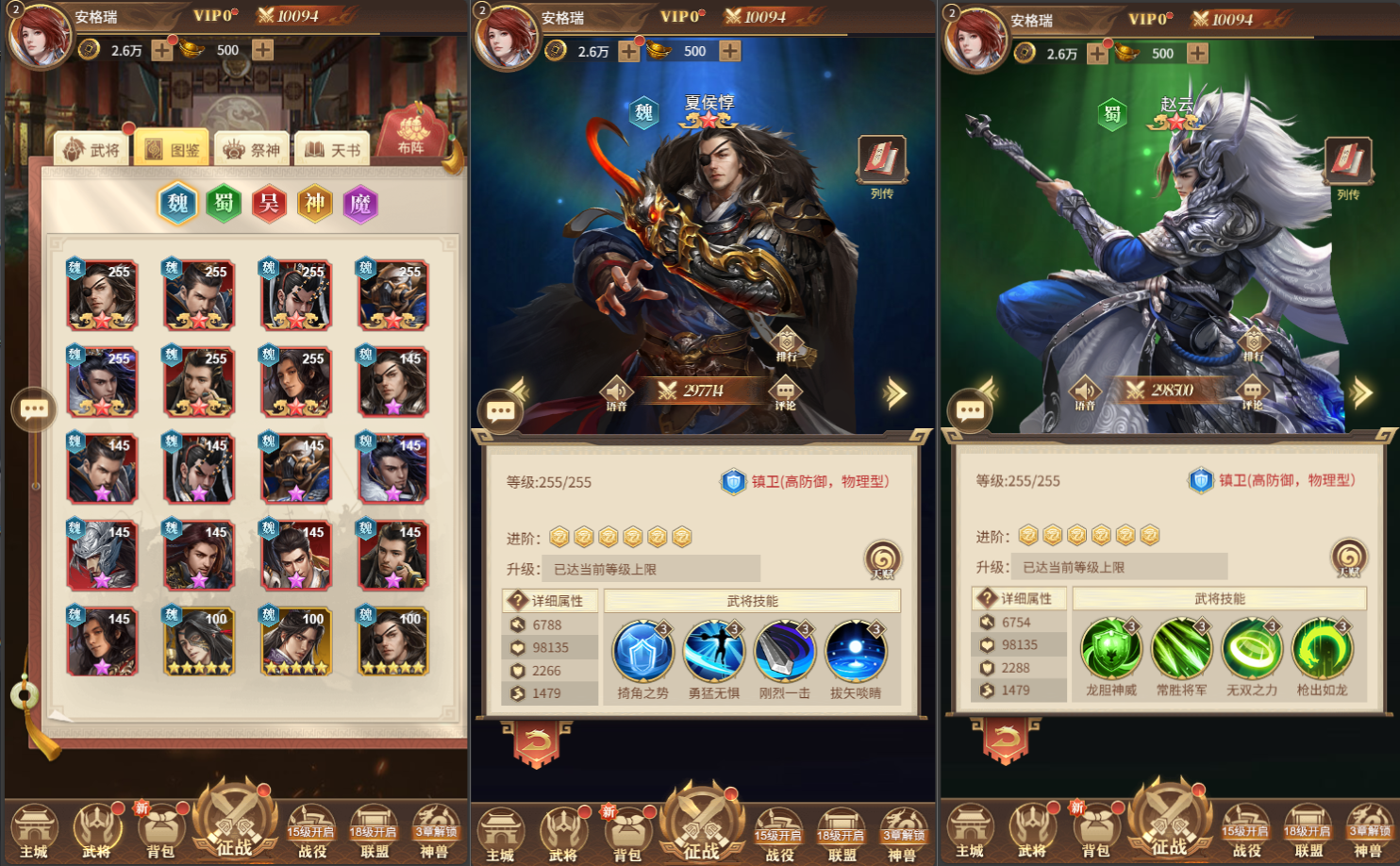Select the 蜀 faction filter
The image size is (1400, 866).
pyautogui.click(x=223, y=204)
